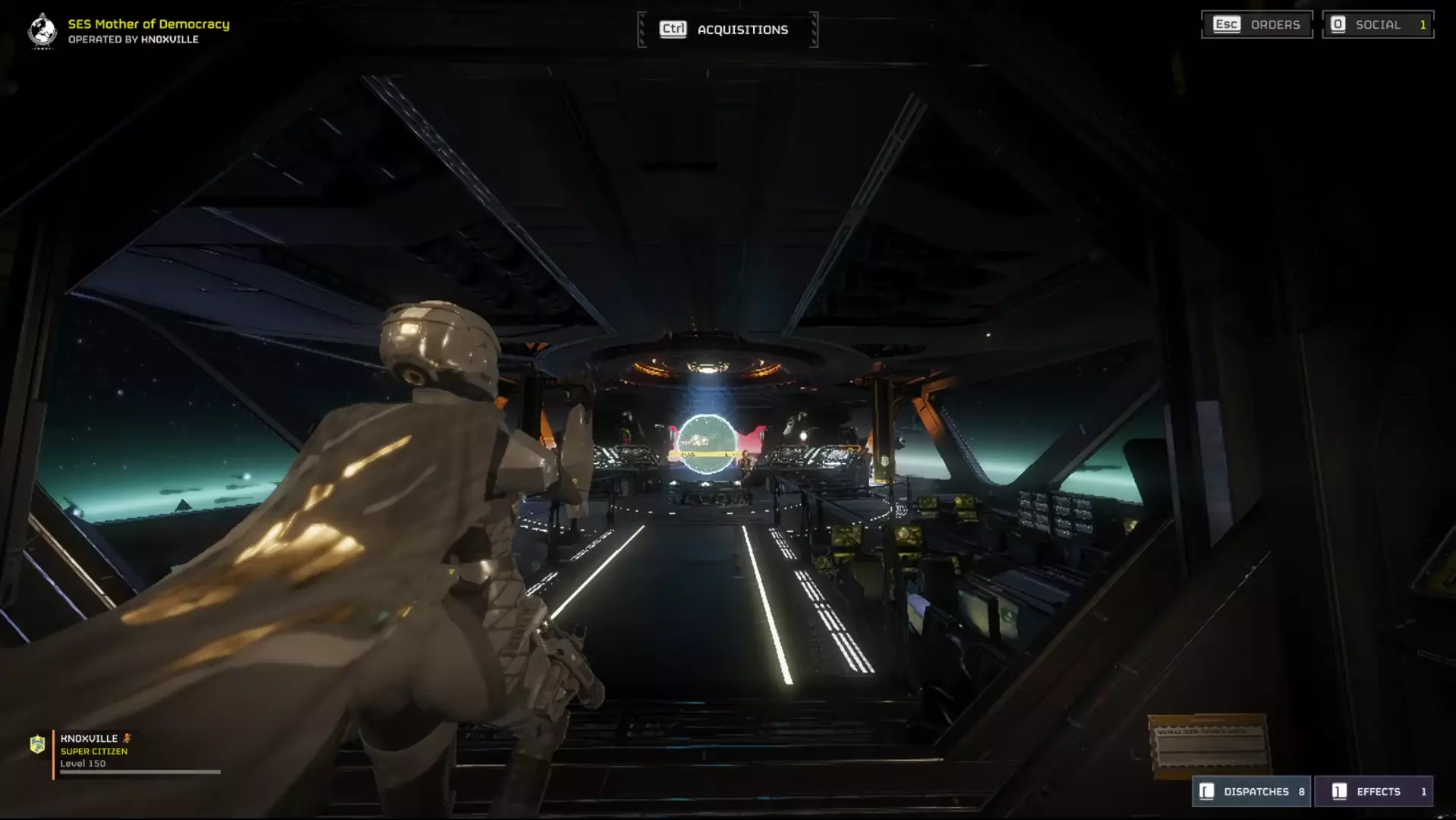Open the Effects panel

click(x=1373, y=791)
